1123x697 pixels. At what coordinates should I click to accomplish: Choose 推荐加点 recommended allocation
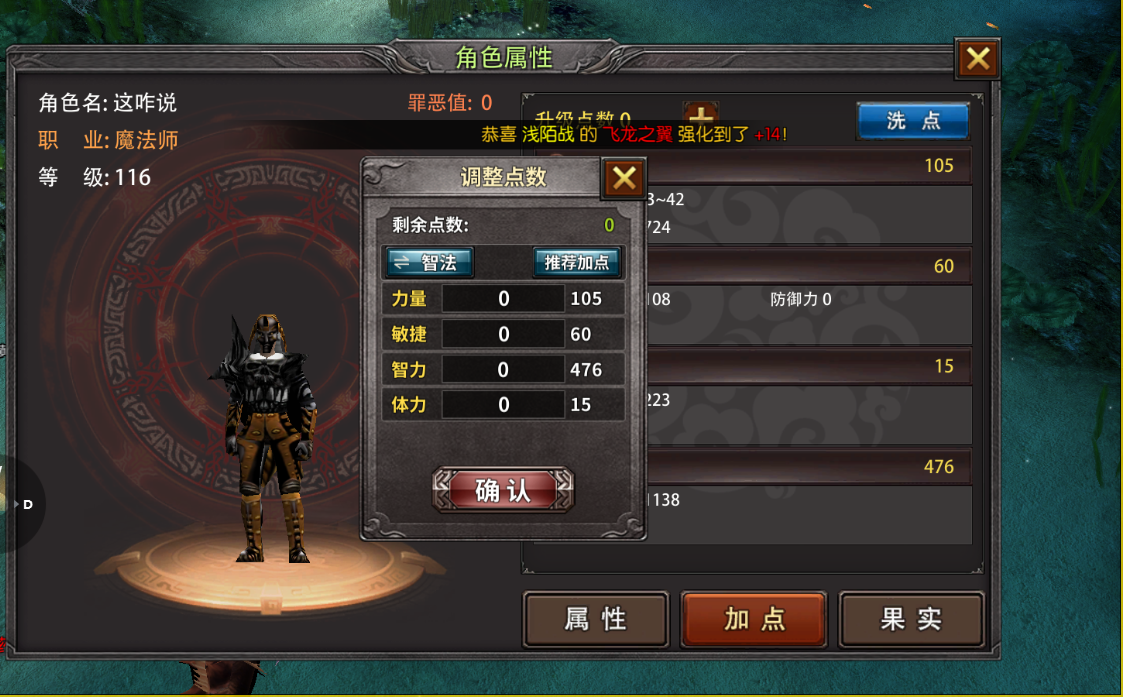click(577, 262)
